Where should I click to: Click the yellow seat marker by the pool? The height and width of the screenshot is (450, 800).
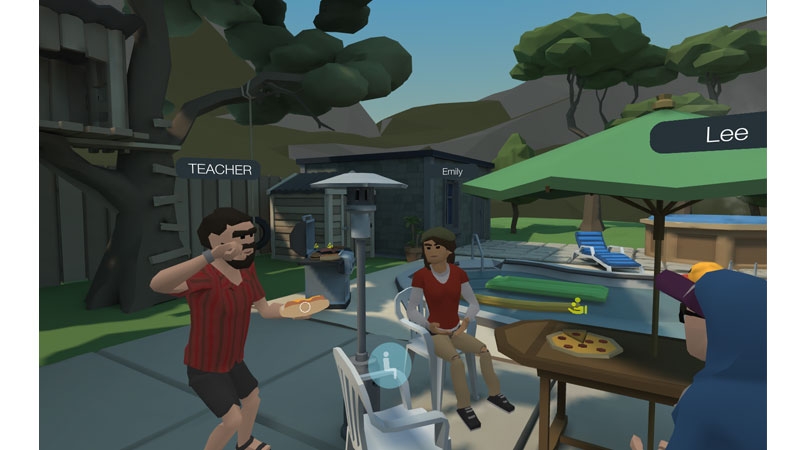pyautogui.click(x=575, y=307)
